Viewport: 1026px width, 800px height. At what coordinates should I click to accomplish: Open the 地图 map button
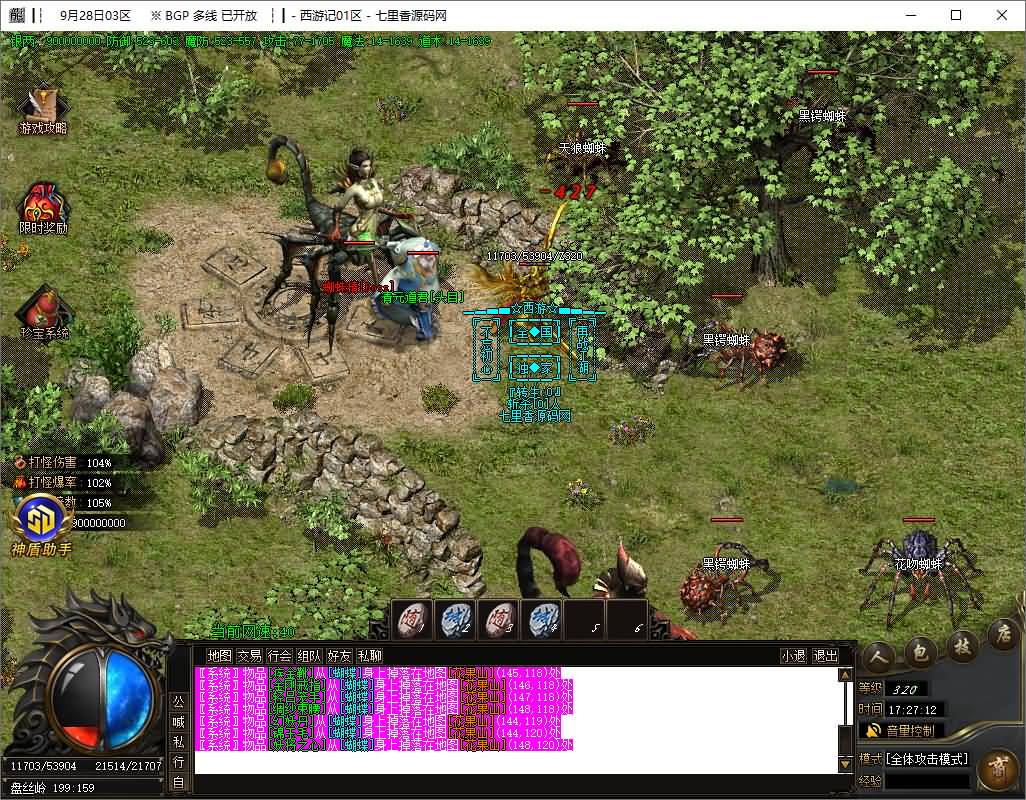pyautogui.click(x=219, y=656)
